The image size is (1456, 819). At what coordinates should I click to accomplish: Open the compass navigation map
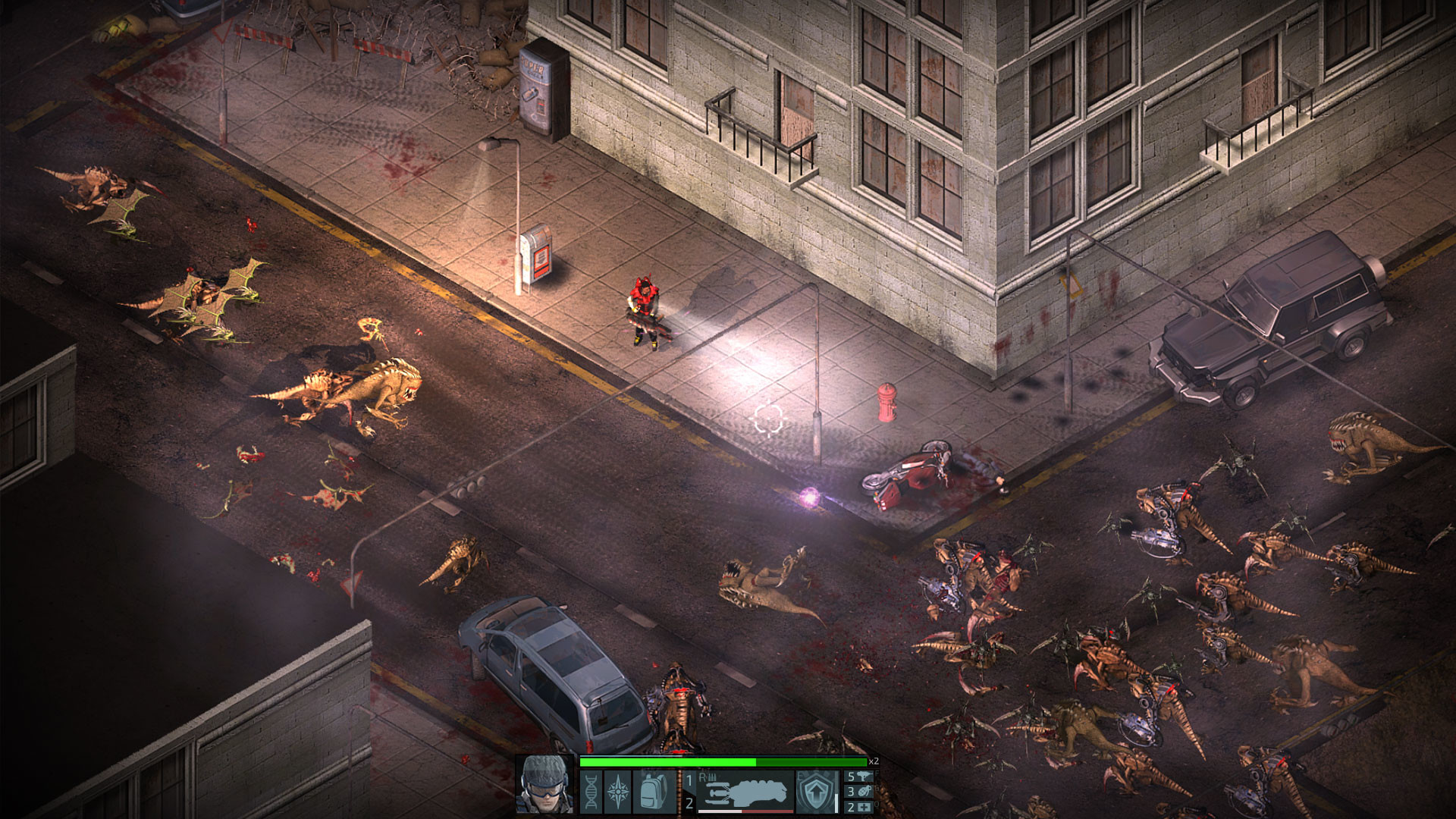pos(617,792)
